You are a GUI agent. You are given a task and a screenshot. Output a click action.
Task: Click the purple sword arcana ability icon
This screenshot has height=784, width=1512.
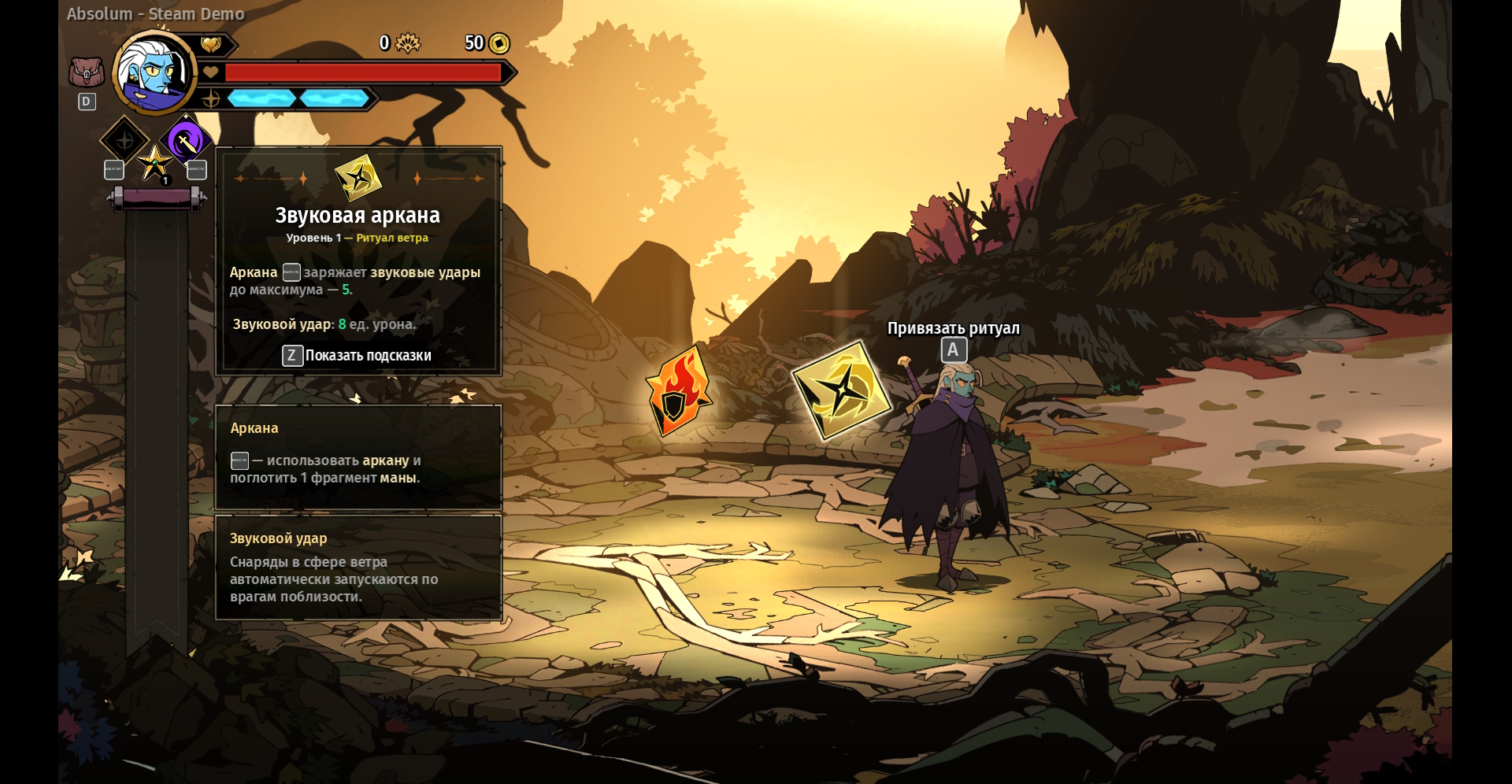pos(186,142)
